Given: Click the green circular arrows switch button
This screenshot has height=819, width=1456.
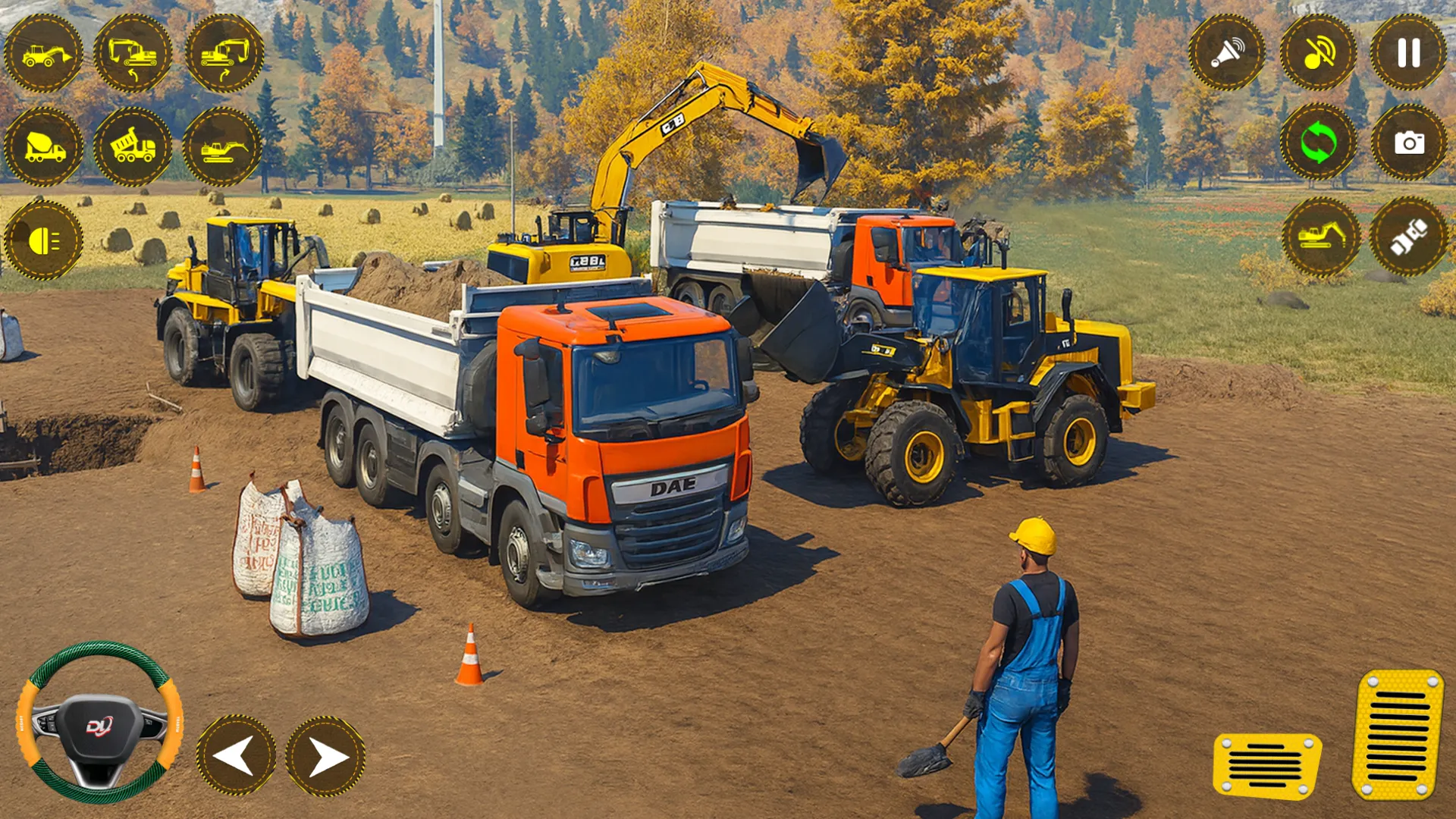Looking at the screenshot, I should (x=1318, y=143).
